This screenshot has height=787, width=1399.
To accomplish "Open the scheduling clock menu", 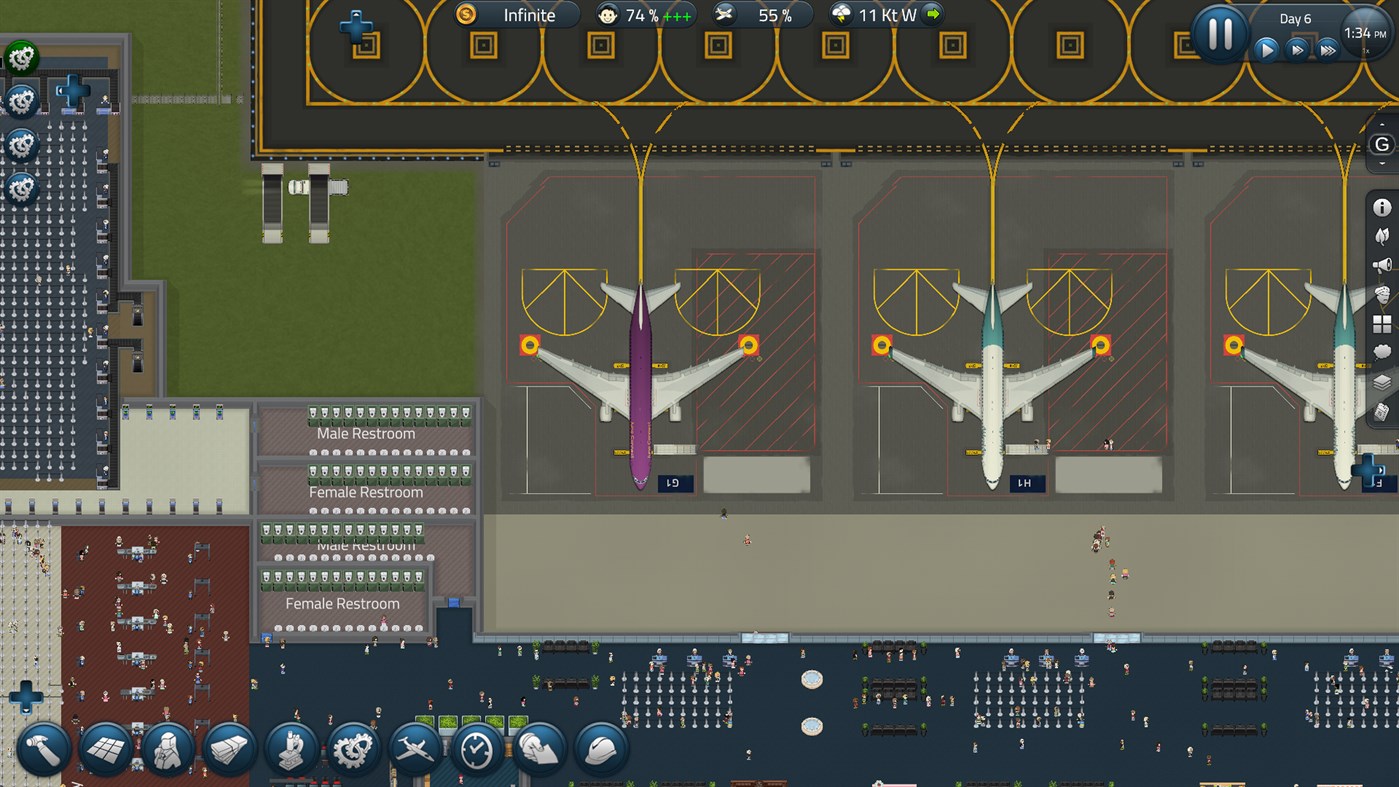I will (478, 748).
